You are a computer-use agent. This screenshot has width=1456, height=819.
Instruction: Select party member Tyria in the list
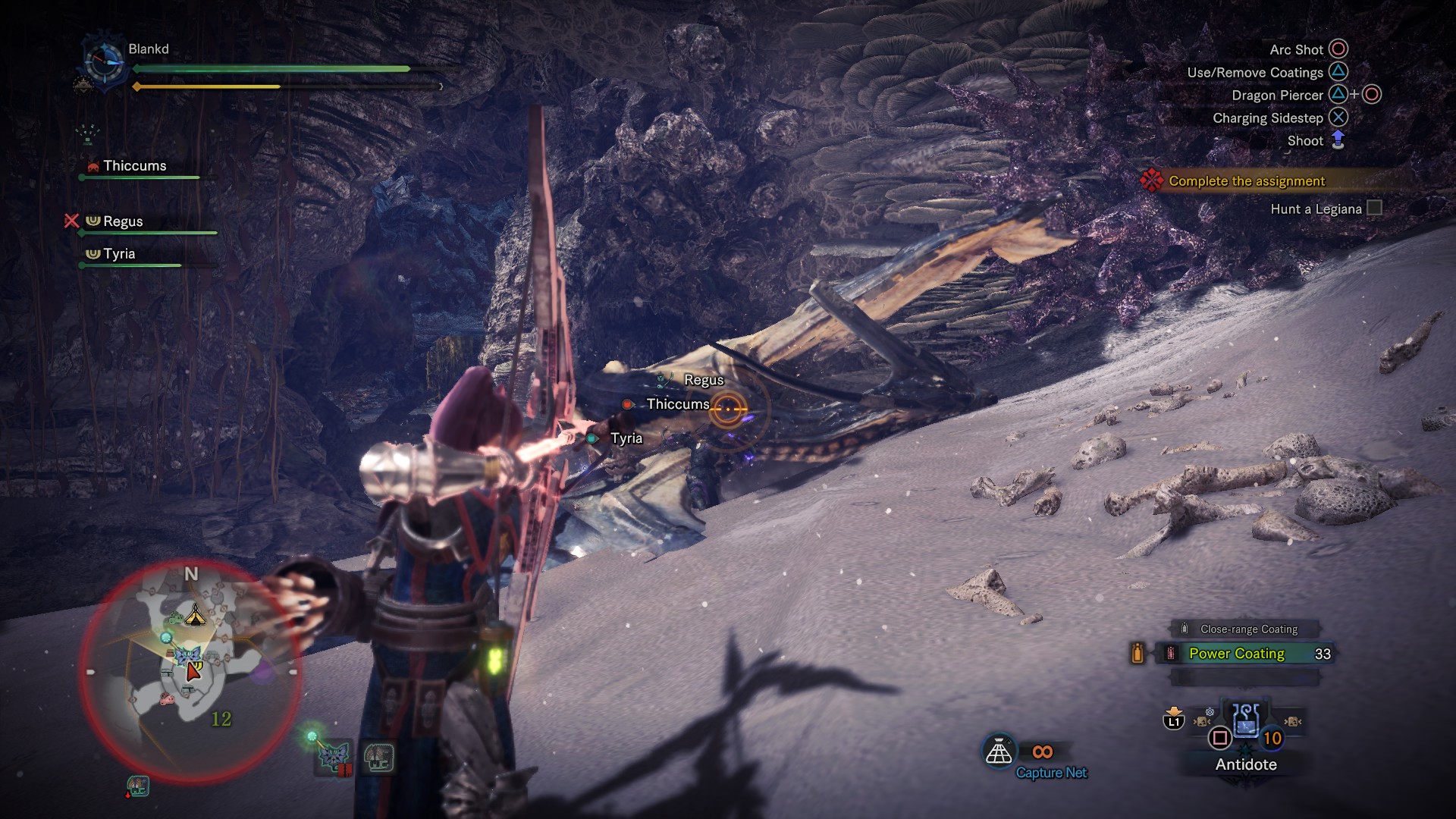click(119, 254)
